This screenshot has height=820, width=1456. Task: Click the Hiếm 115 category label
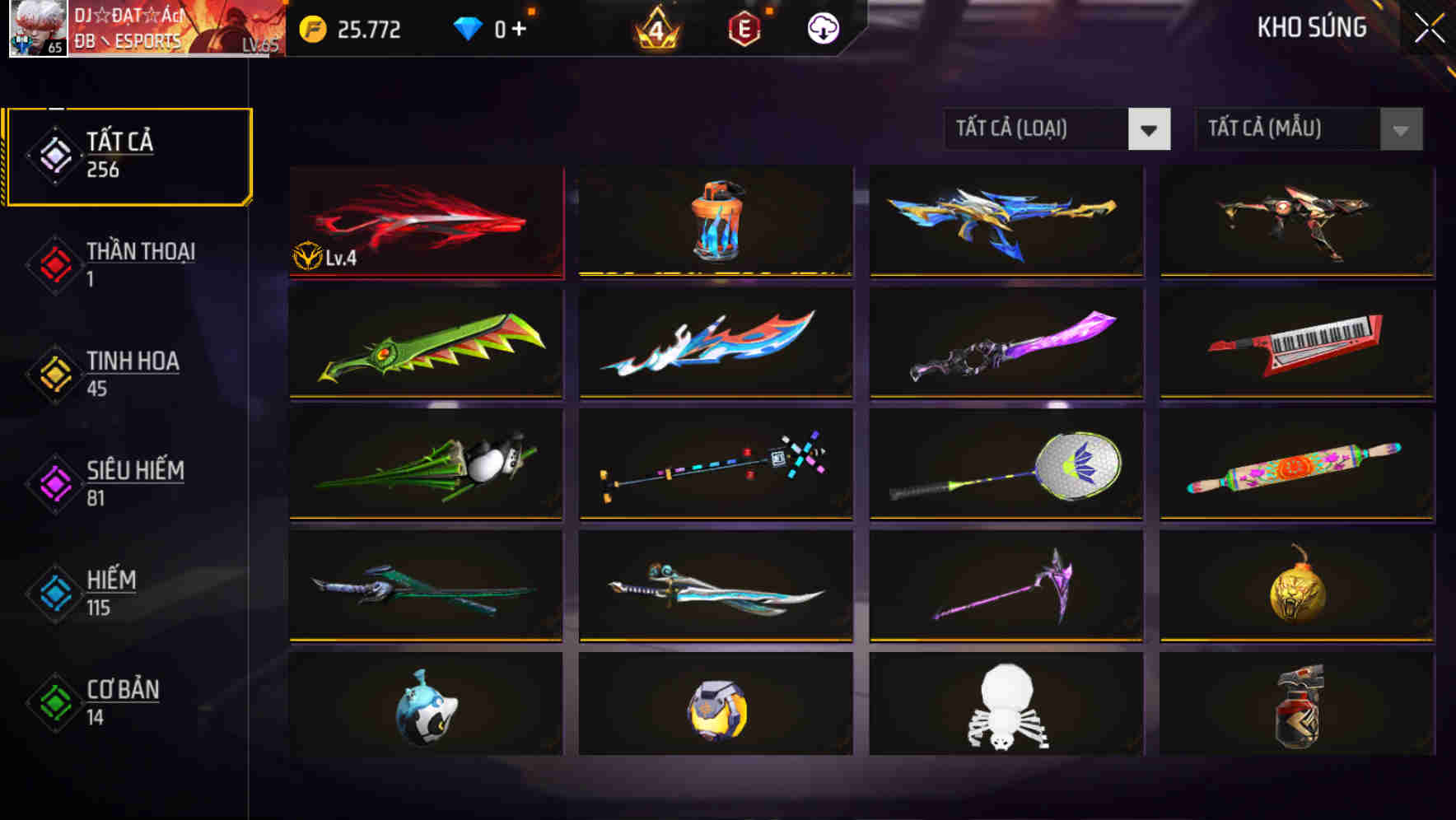pos(110,592)
